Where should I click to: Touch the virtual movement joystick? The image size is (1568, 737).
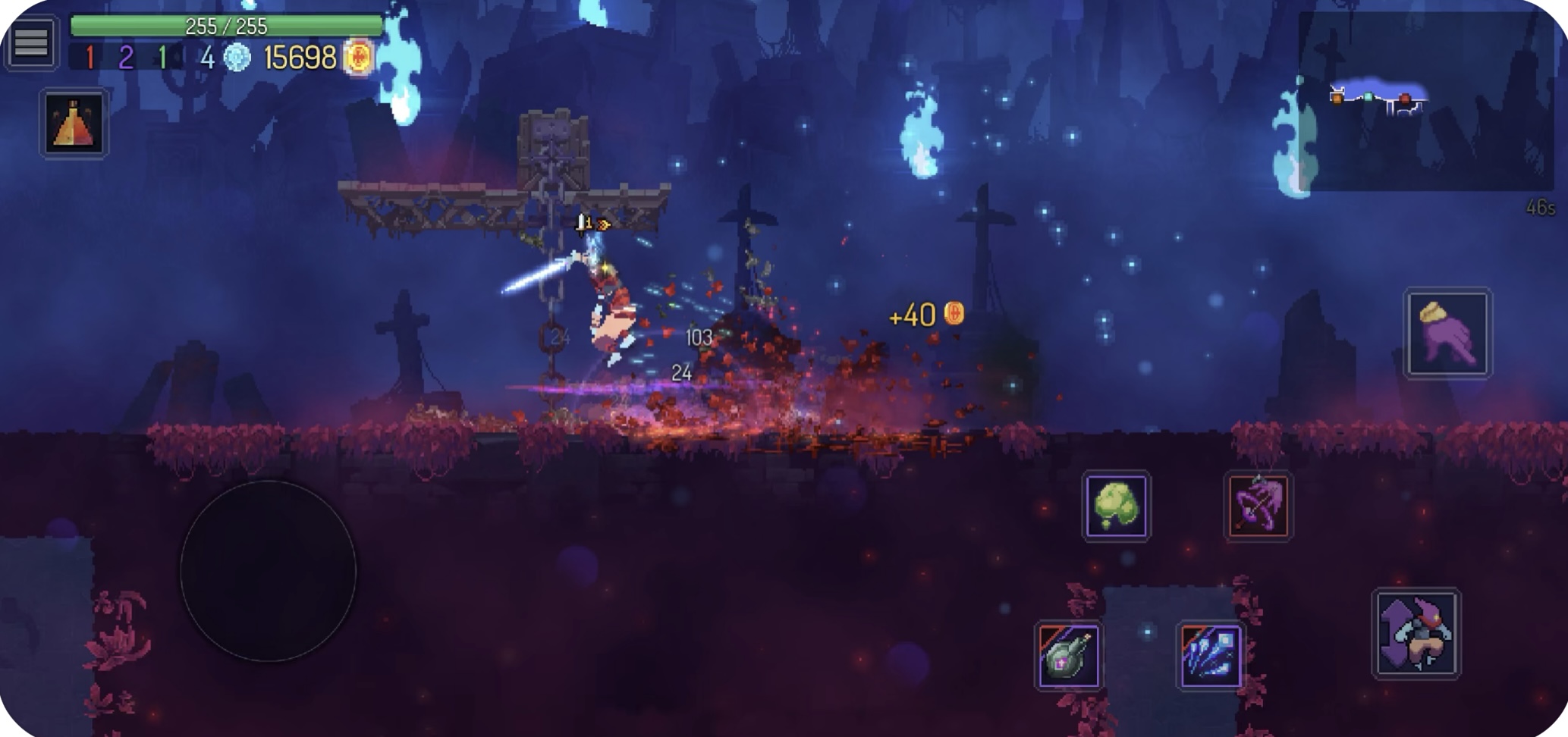pyautogui.click(x=268, y=570)
